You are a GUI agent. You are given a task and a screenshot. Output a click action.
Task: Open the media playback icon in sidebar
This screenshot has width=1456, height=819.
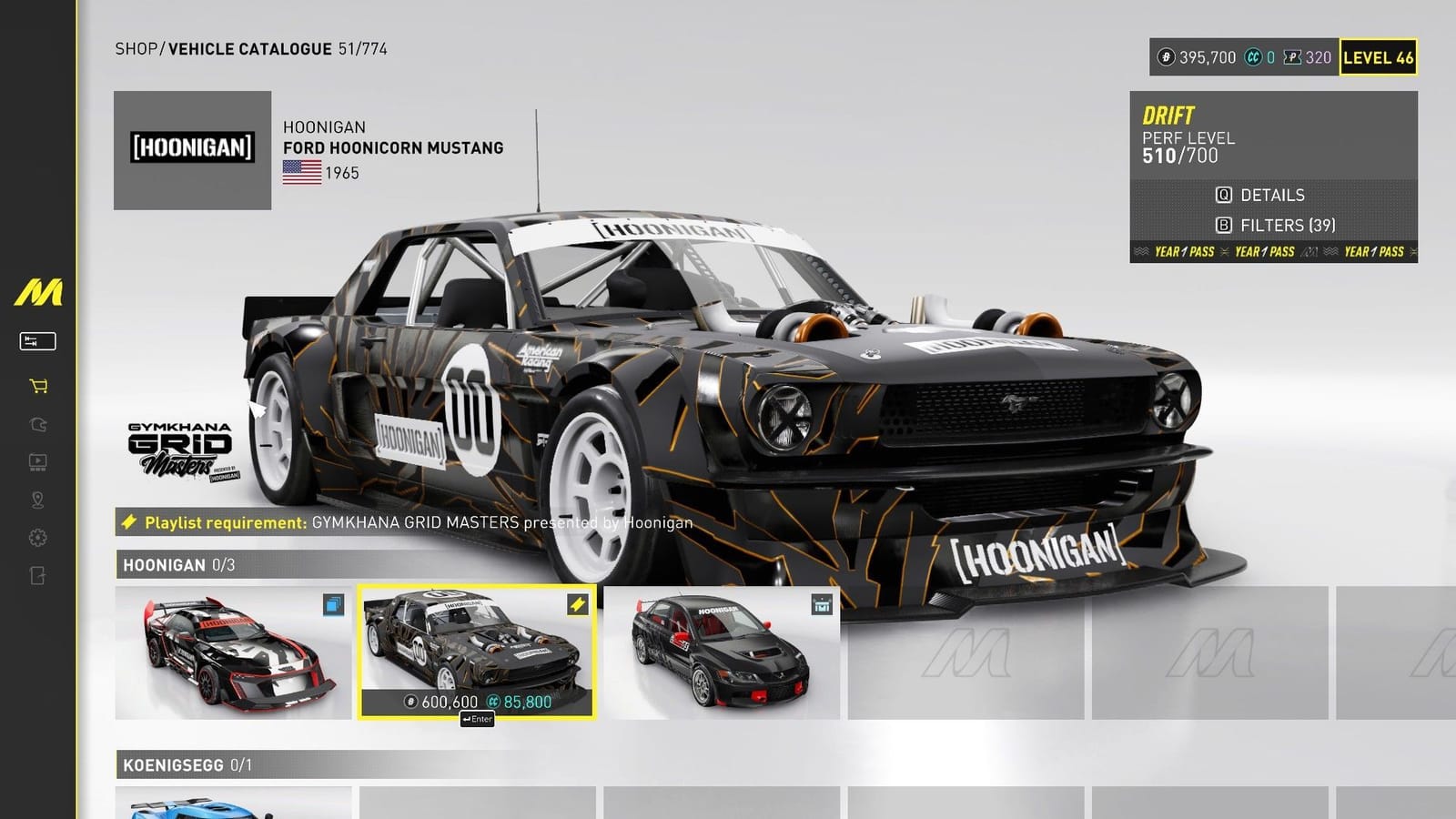36,461
